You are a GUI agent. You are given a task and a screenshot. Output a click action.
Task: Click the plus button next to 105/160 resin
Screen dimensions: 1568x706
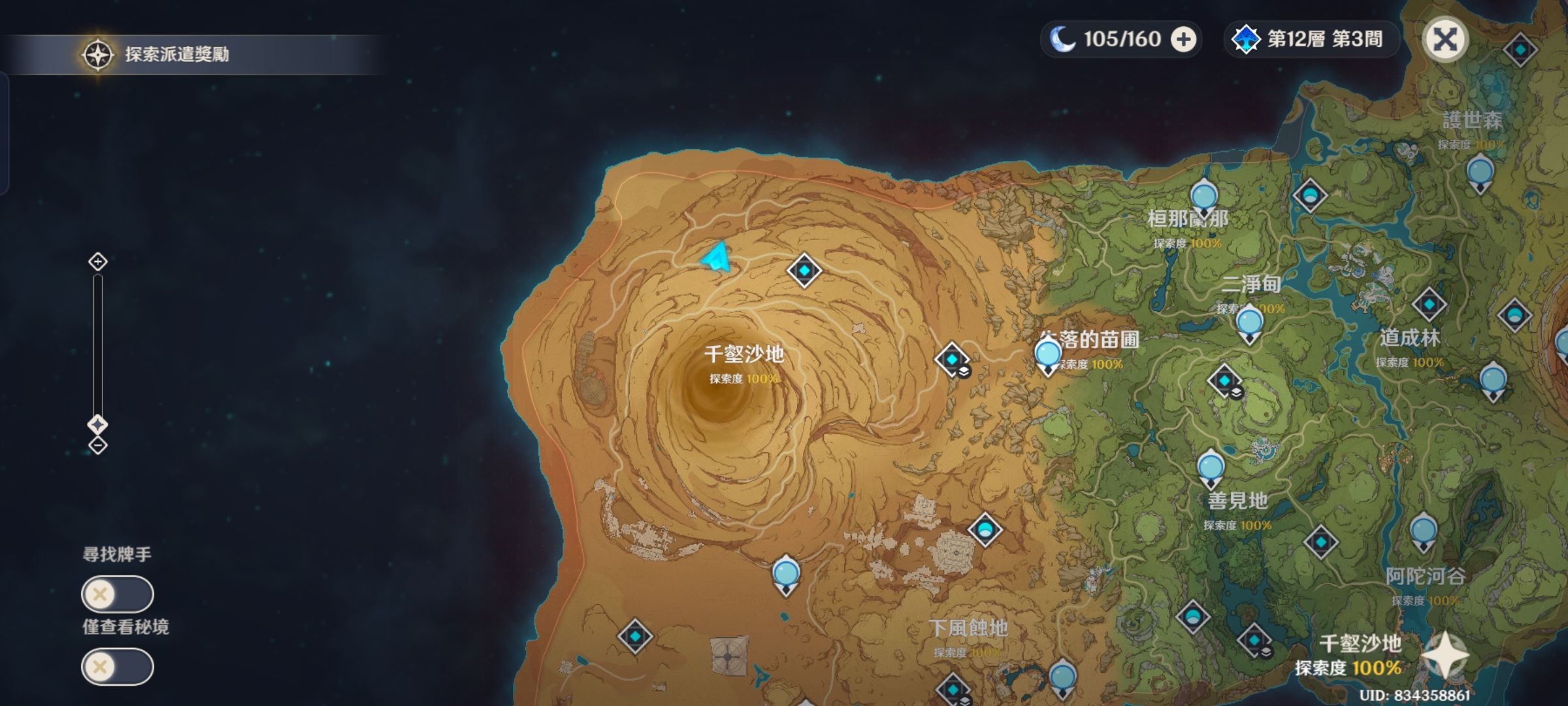[1184, 39]
